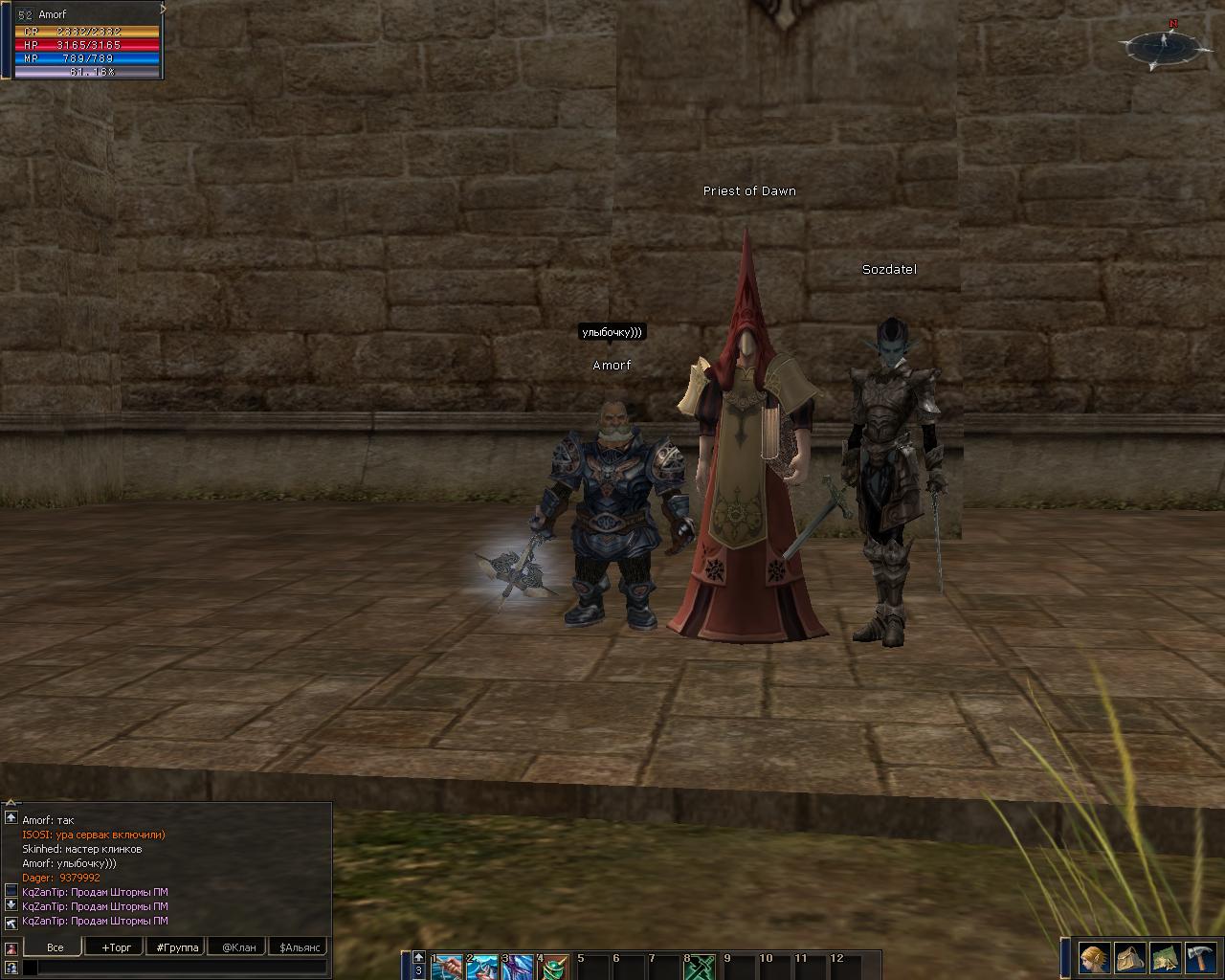The height and width of the screenshot is (980, 1225).
Task: Trigger the purple skill in slot 3
Action: coord(518,967)
